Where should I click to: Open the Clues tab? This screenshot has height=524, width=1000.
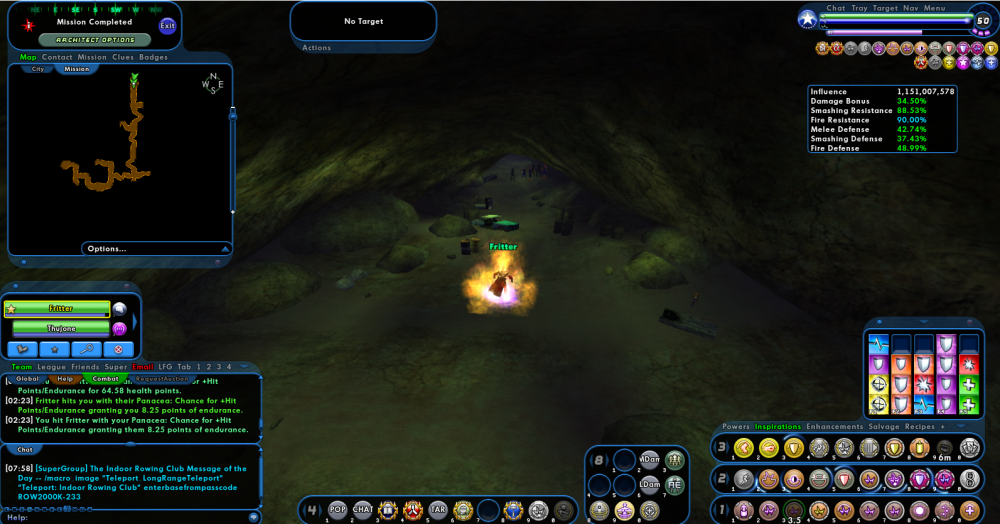click(x=122, y=57)
